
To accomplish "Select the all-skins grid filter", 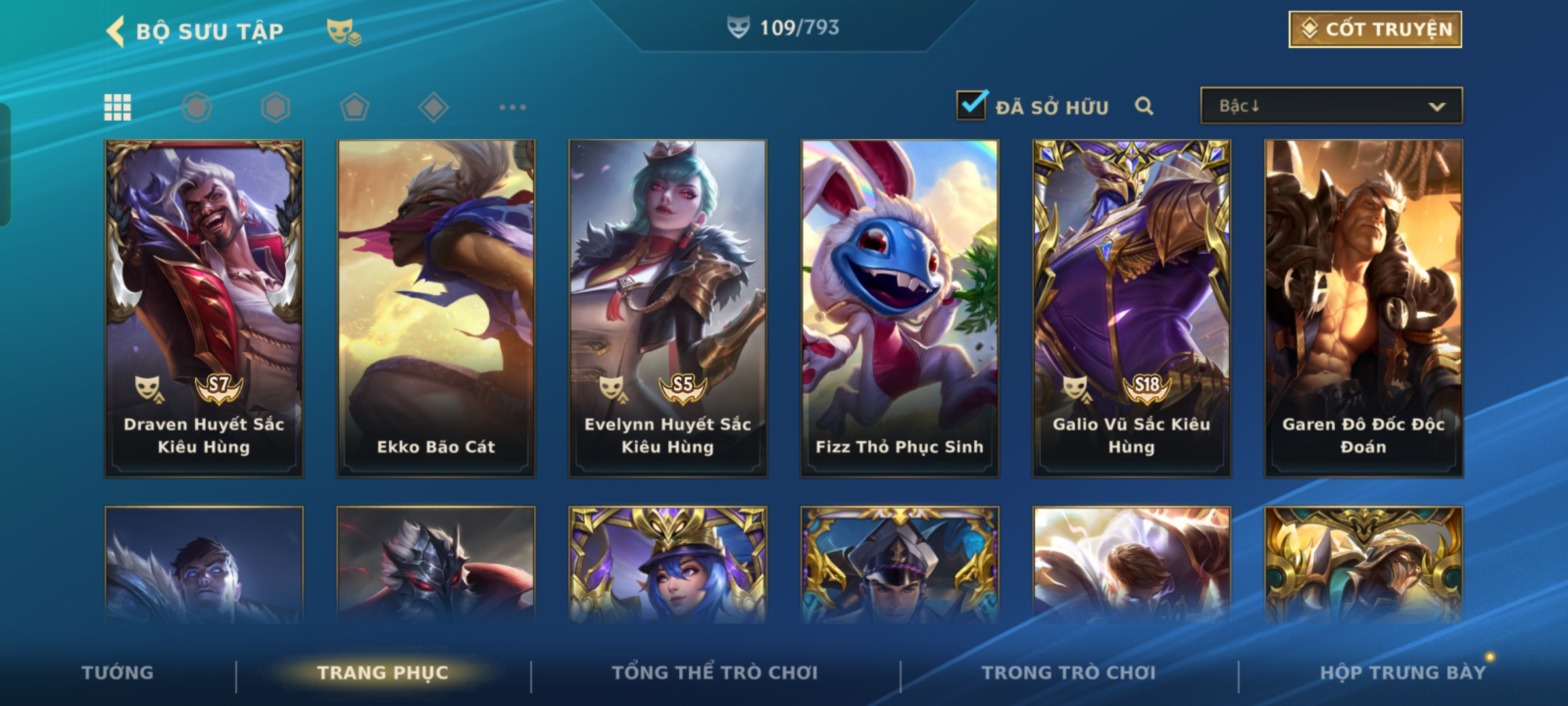I will 118,107.
